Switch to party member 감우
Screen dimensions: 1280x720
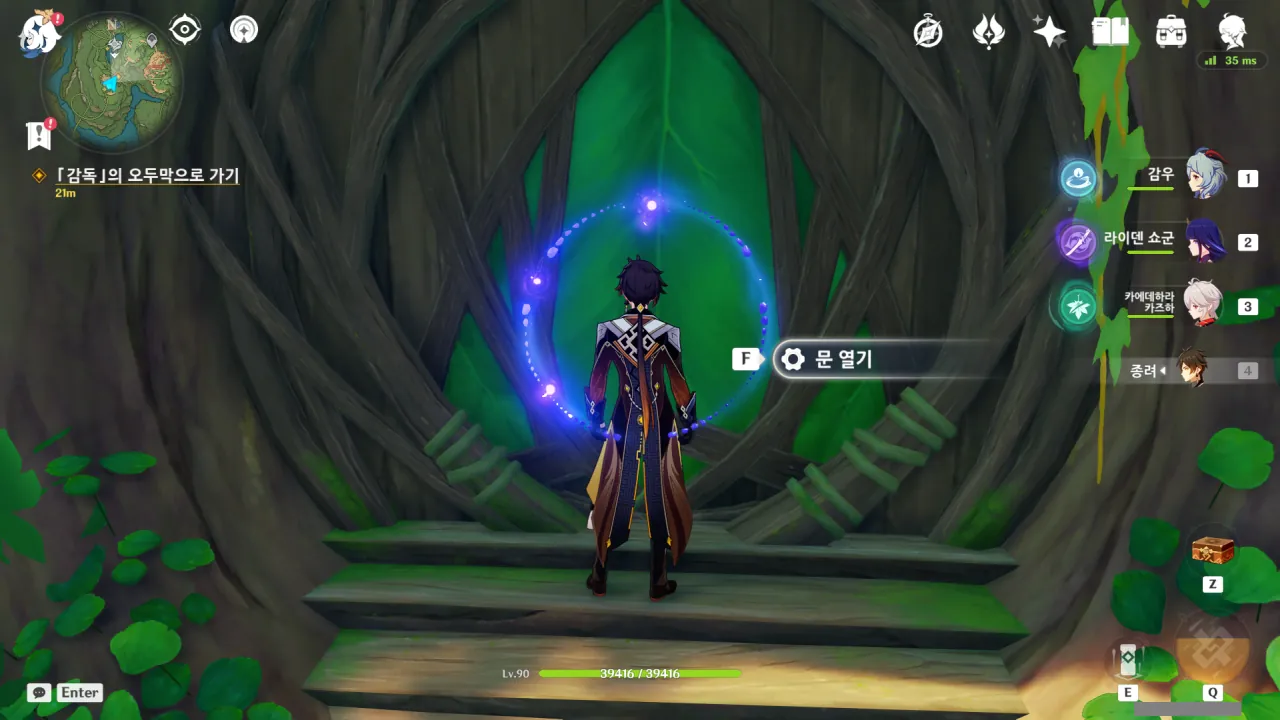[1205, 177]
